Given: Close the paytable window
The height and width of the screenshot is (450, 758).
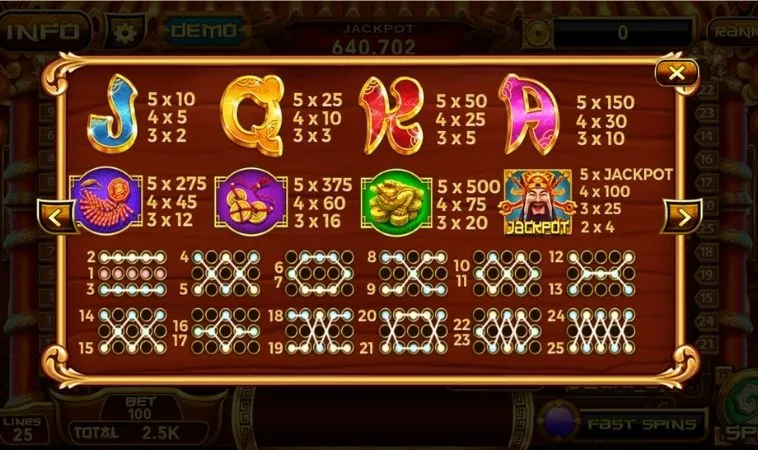Looking at the screenshot, I should pos(677,73).
